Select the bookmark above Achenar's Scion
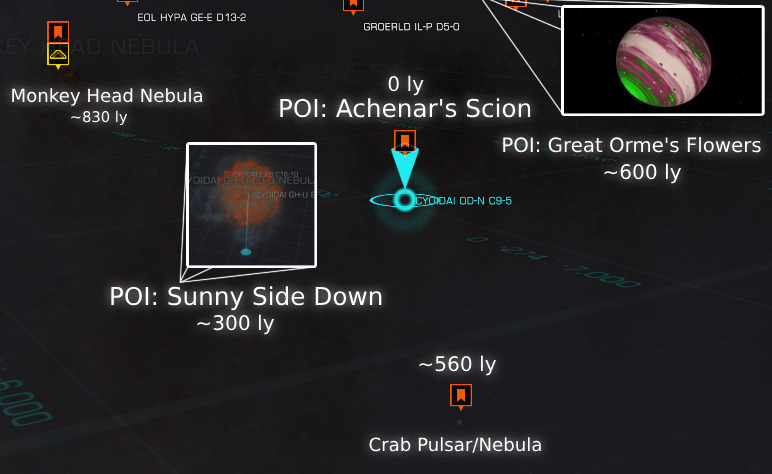The width and height of the screenshot is (772, 474). click(404, 140)
